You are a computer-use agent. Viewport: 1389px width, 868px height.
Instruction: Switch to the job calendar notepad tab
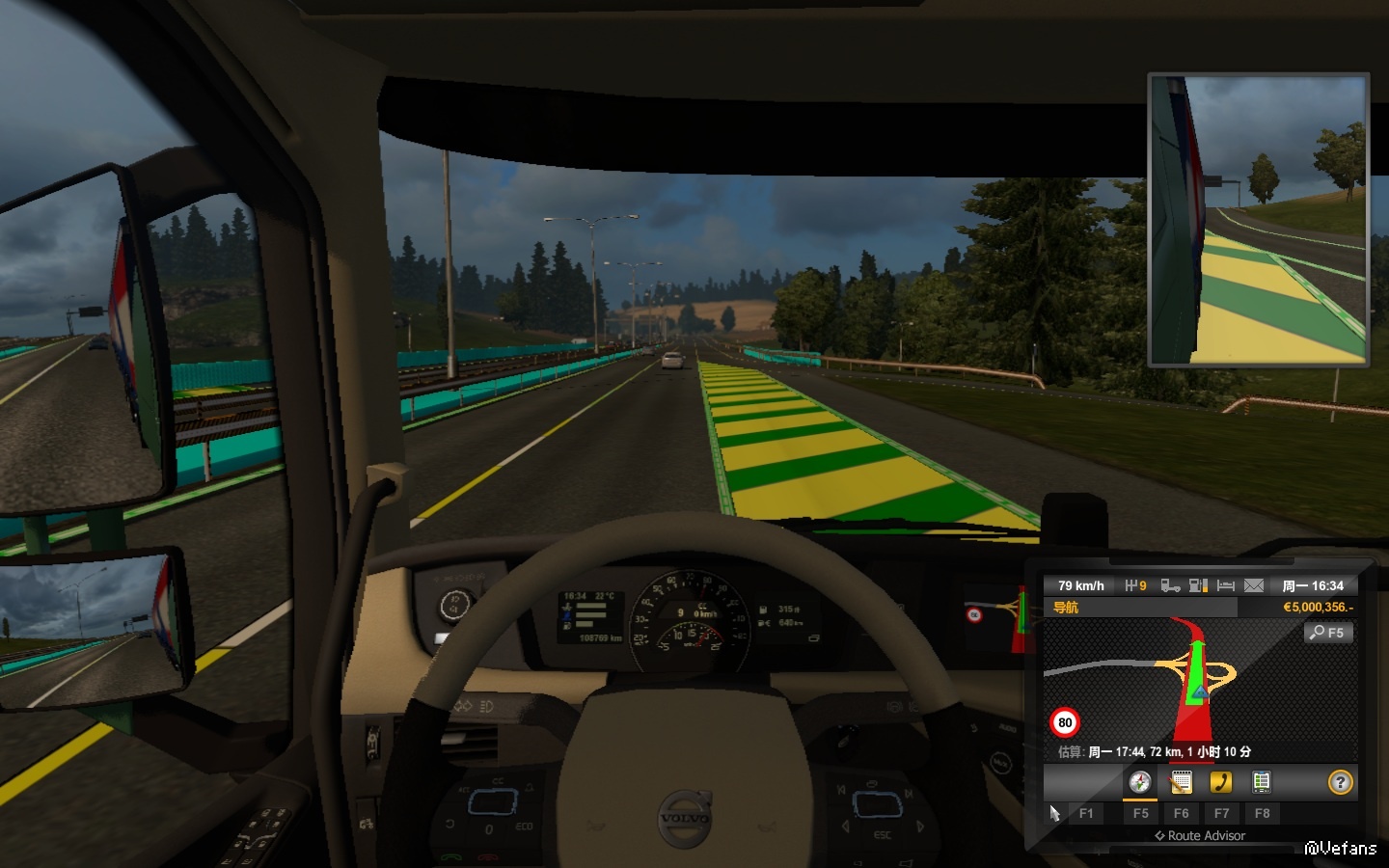1181,782
